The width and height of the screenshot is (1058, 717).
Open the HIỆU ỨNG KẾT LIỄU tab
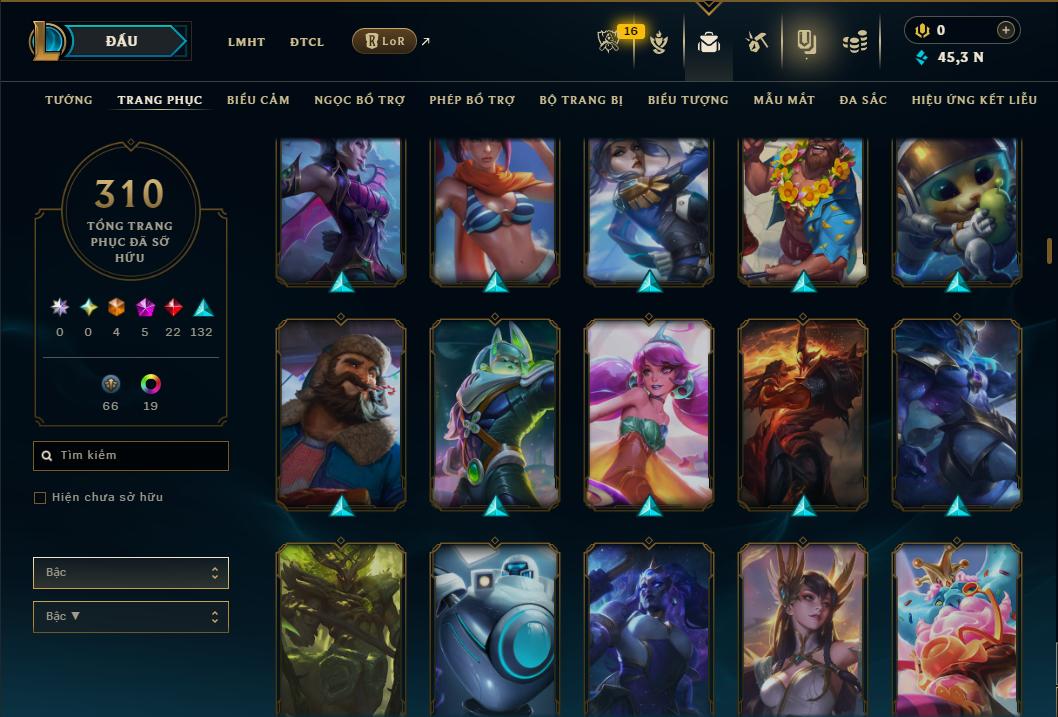pos(974,100)
